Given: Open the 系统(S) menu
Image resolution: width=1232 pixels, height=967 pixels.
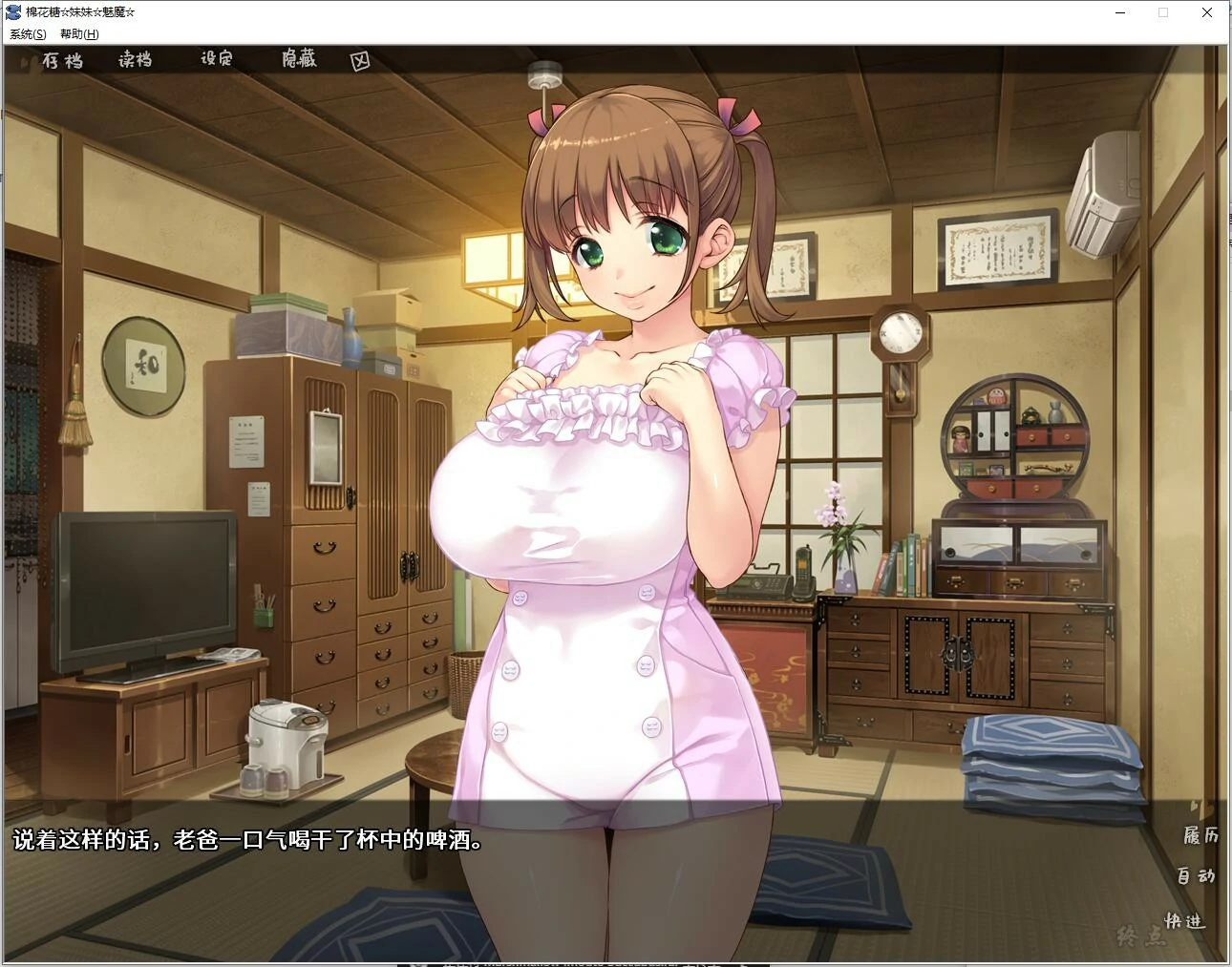Looking at the screenshot, I should click(26, 32).
